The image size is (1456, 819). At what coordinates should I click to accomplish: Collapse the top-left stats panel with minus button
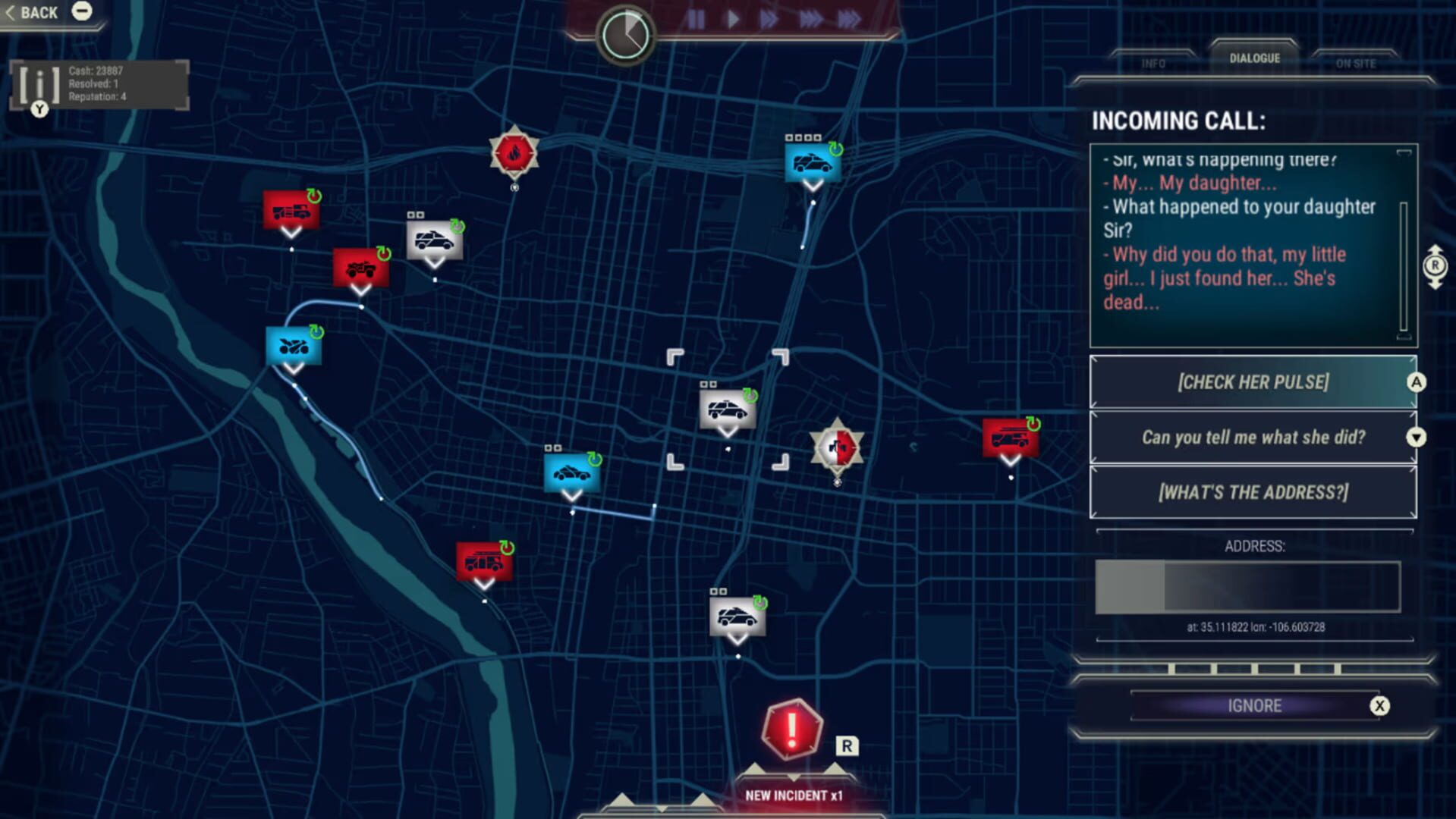(x=81, y=11)
